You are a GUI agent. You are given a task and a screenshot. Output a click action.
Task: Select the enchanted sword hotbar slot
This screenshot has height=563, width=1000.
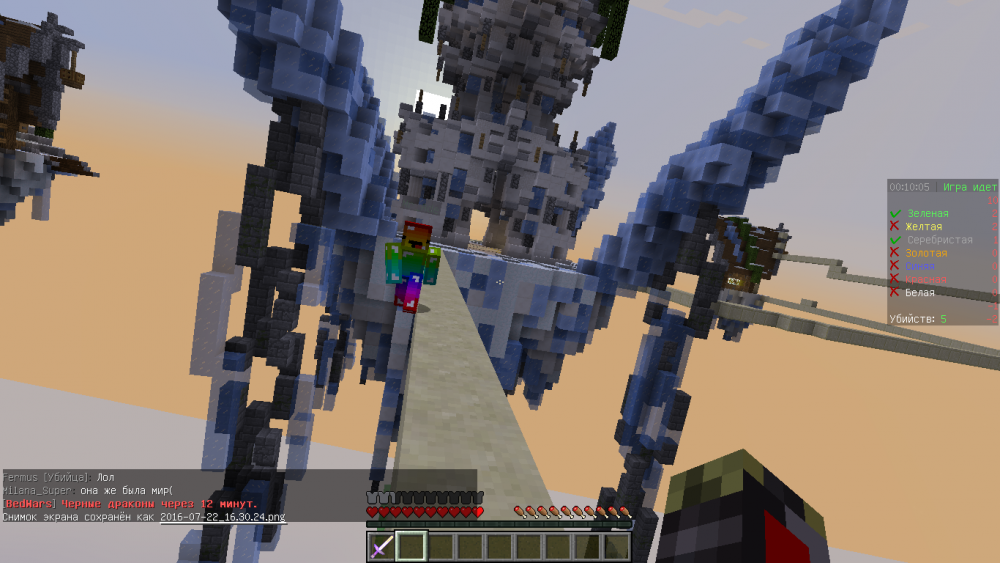(x=382, y=546)
